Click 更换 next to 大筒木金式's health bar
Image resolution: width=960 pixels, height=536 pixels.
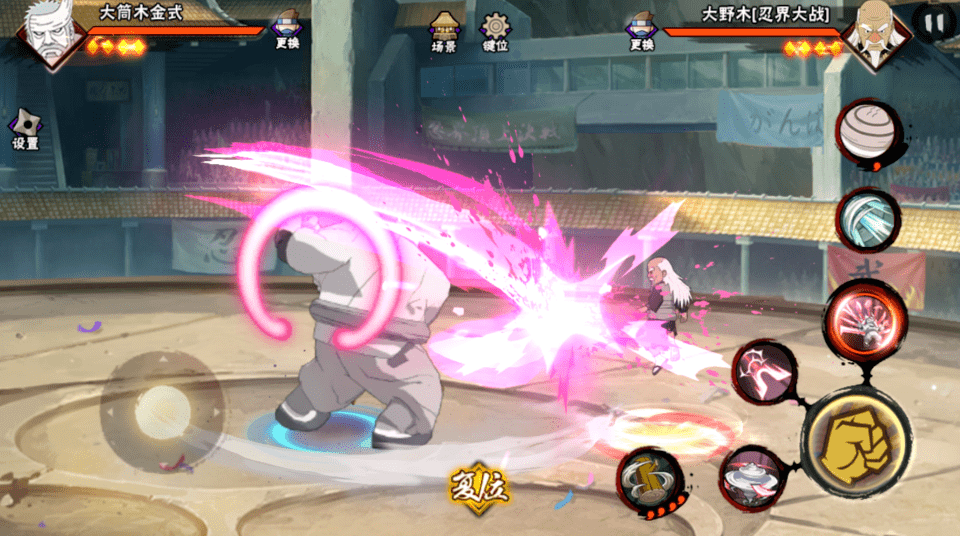coord(288,31)
